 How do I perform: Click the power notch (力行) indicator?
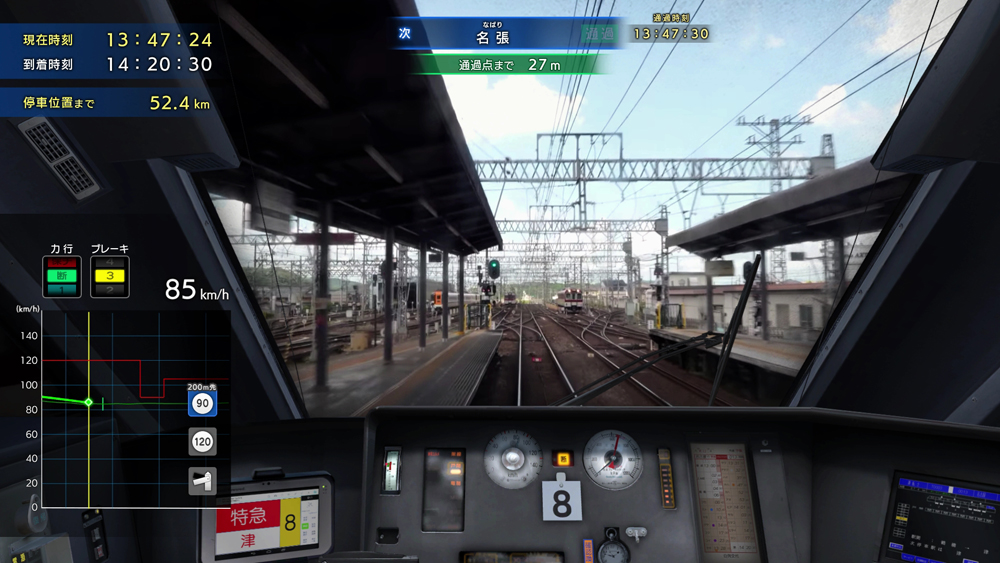[61, 276]
